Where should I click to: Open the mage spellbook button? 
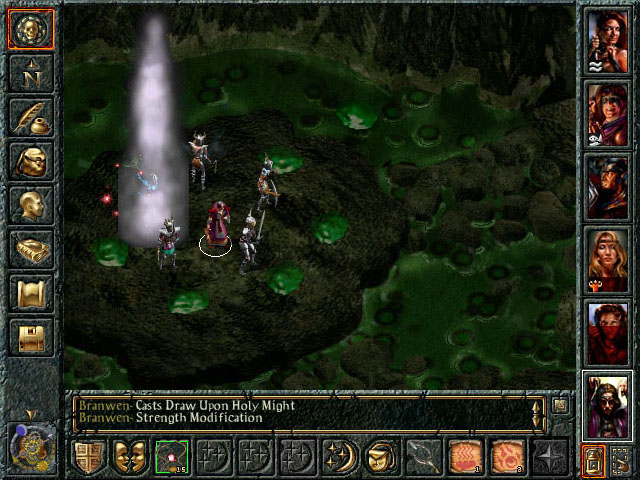tap(31, 249)
